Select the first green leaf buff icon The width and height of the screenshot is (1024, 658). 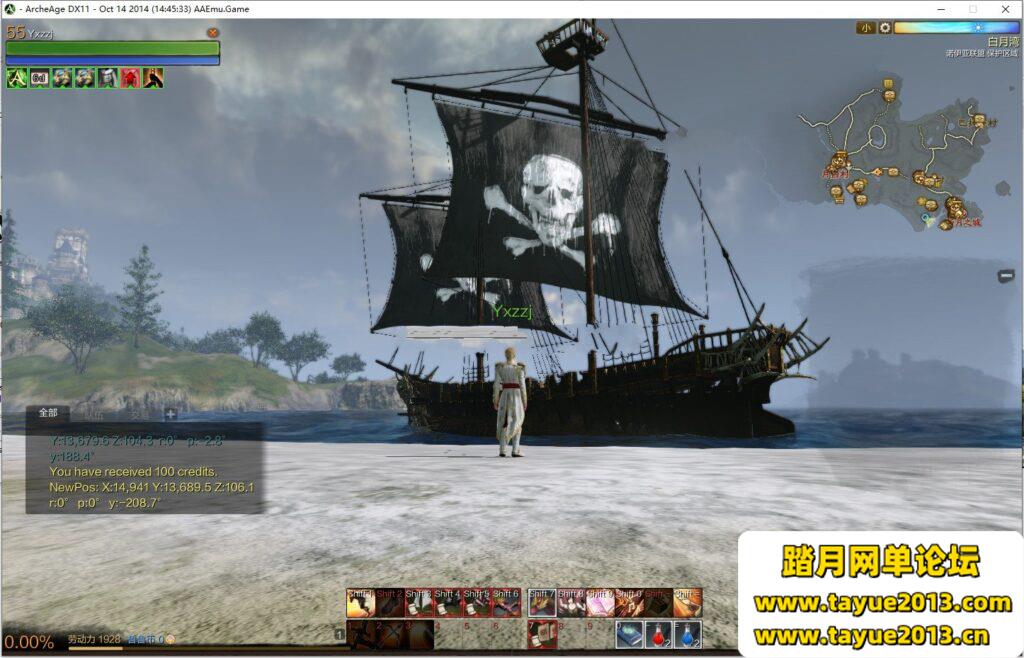point(17,78)
